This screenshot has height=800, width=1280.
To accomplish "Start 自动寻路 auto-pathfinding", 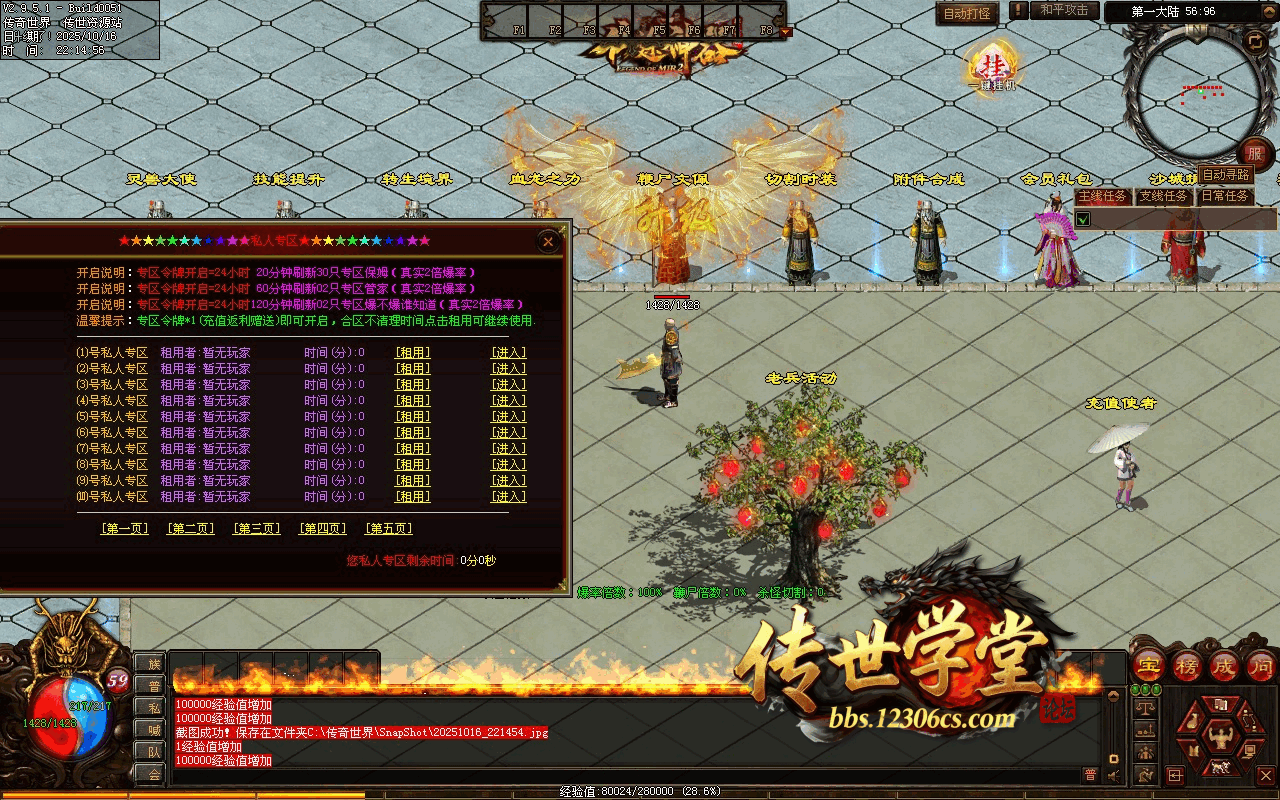I will click(1225, 175).
